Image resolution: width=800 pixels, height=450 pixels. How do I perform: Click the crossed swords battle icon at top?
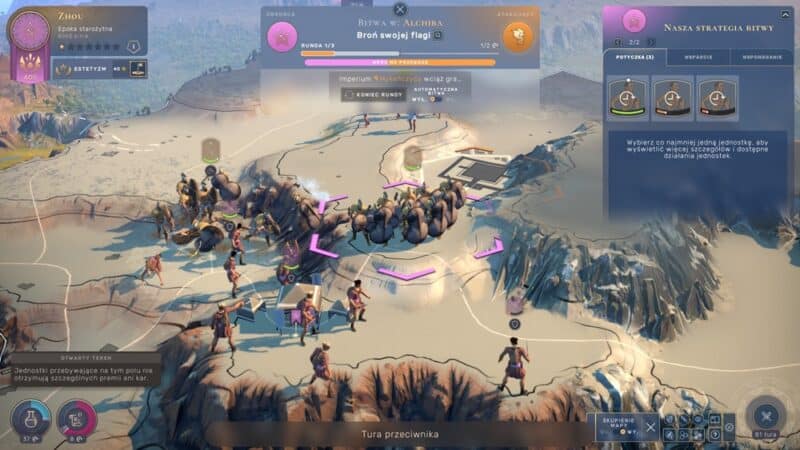400,10
